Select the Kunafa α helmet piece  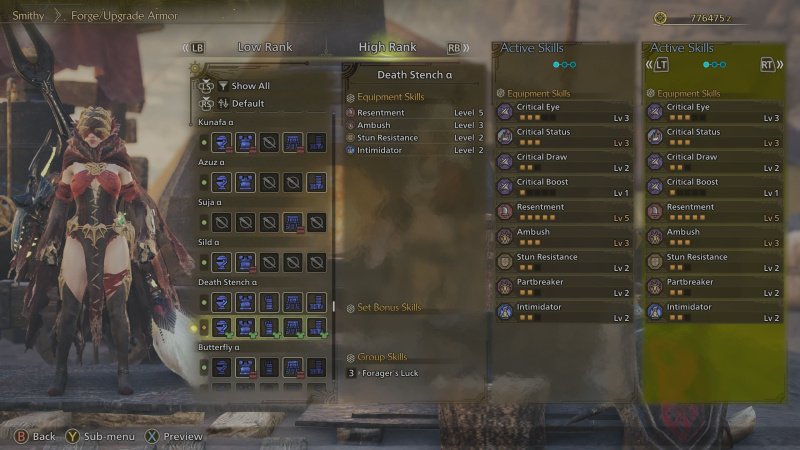click(x=222, y=143)
